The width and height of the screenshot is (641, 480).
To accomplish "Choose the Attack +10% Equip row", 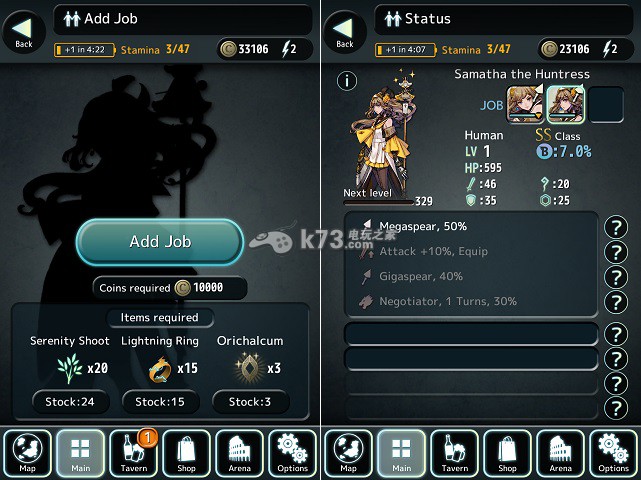I will [470, 251].
